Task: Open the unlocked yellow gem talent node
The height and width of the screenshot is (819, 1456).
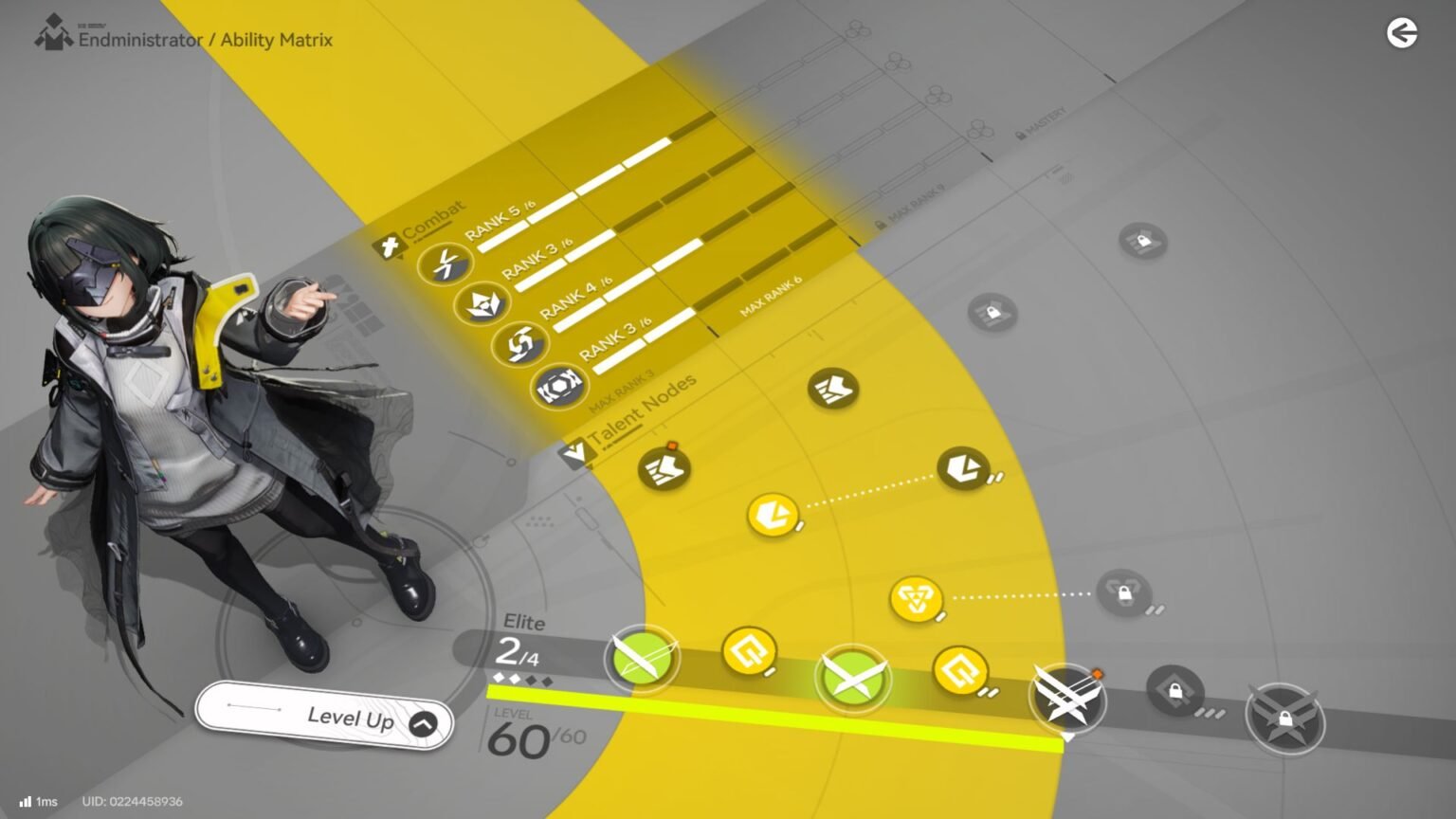Action: (773, 515)
